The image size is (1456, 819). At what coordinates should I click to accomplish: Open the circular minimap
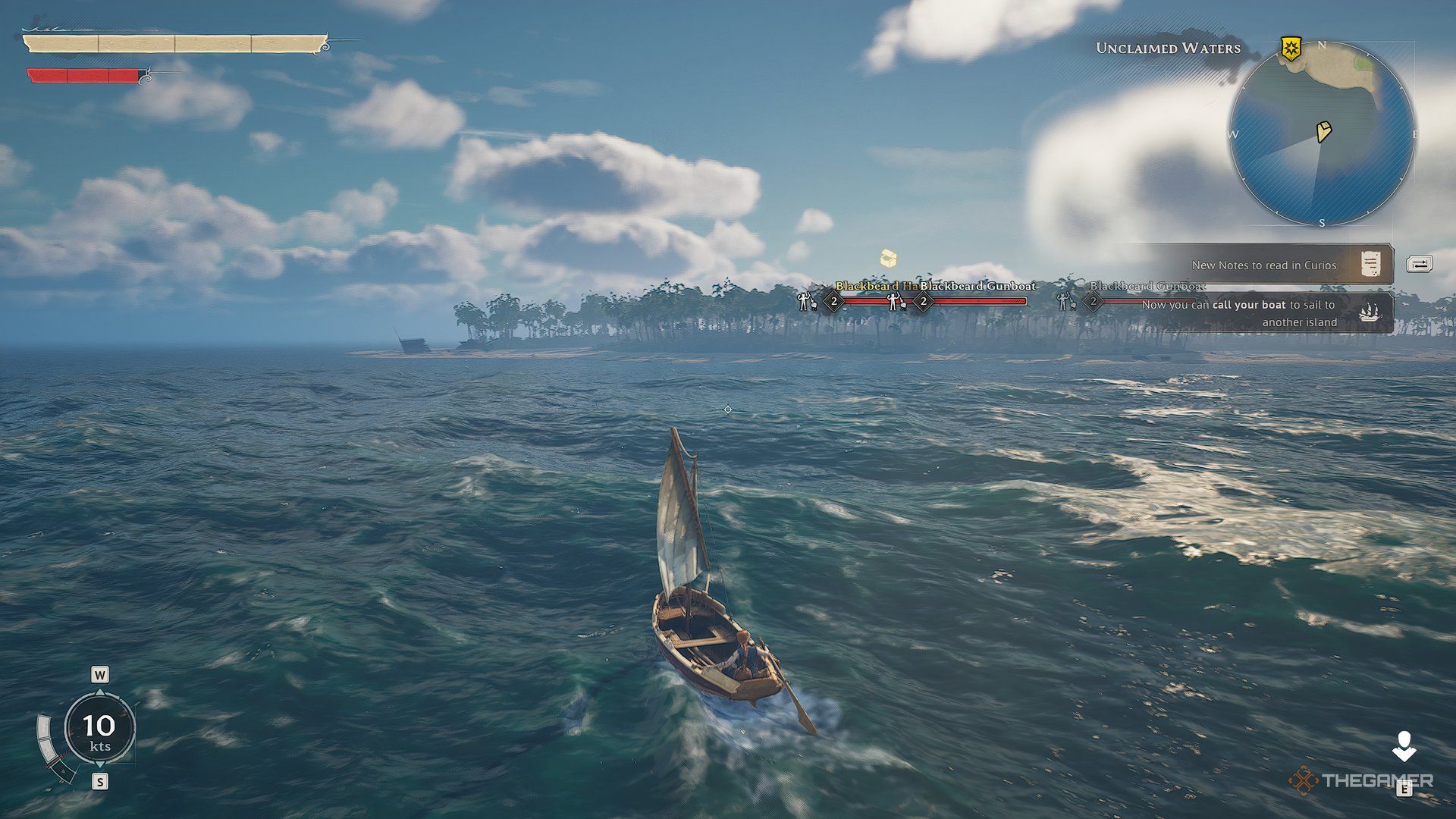pyautogui.click(x=1322, y=134)
